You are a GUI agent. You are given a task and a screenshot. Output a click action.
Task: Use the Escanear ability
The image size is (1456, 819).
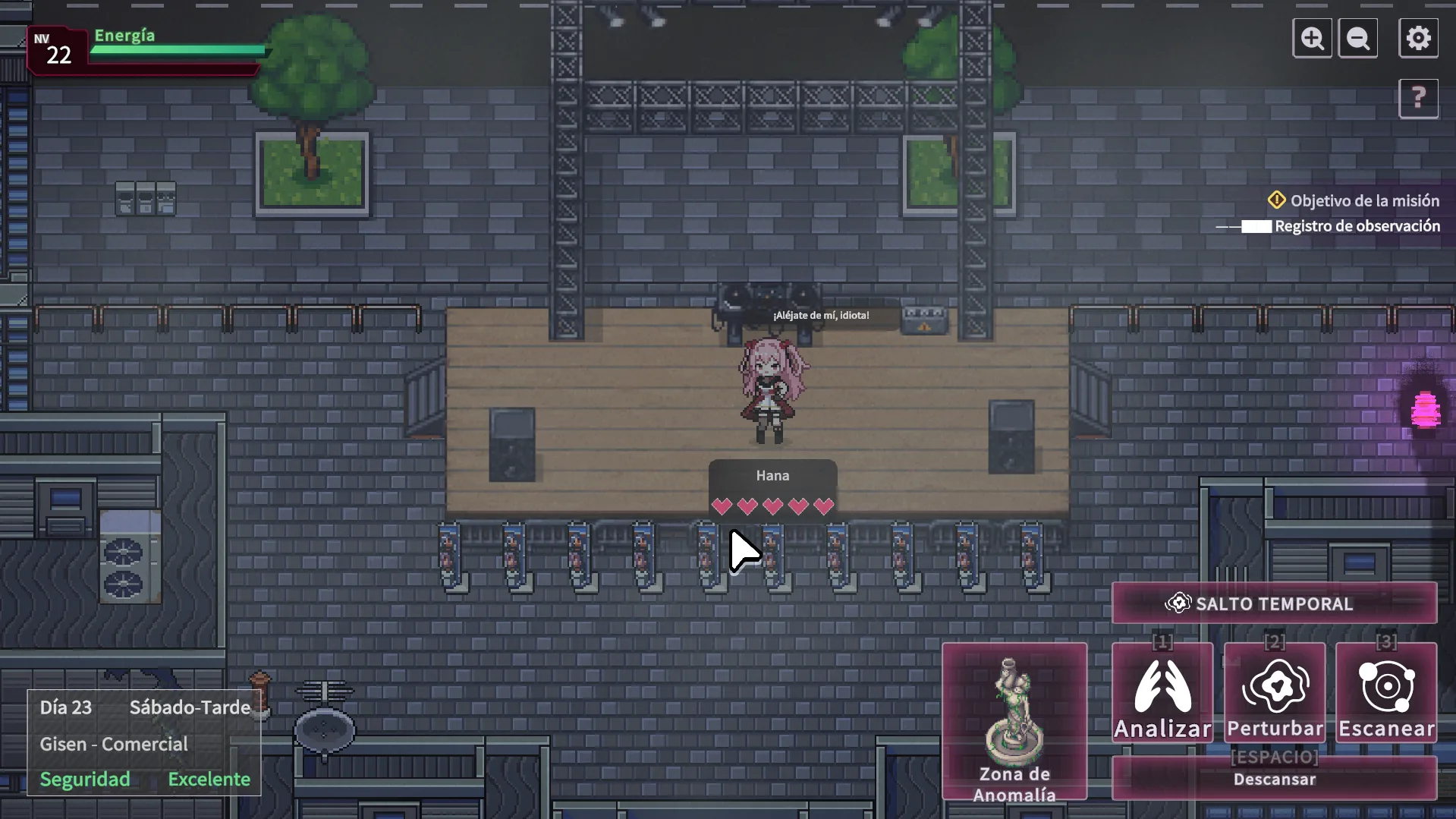point(1386,693)
